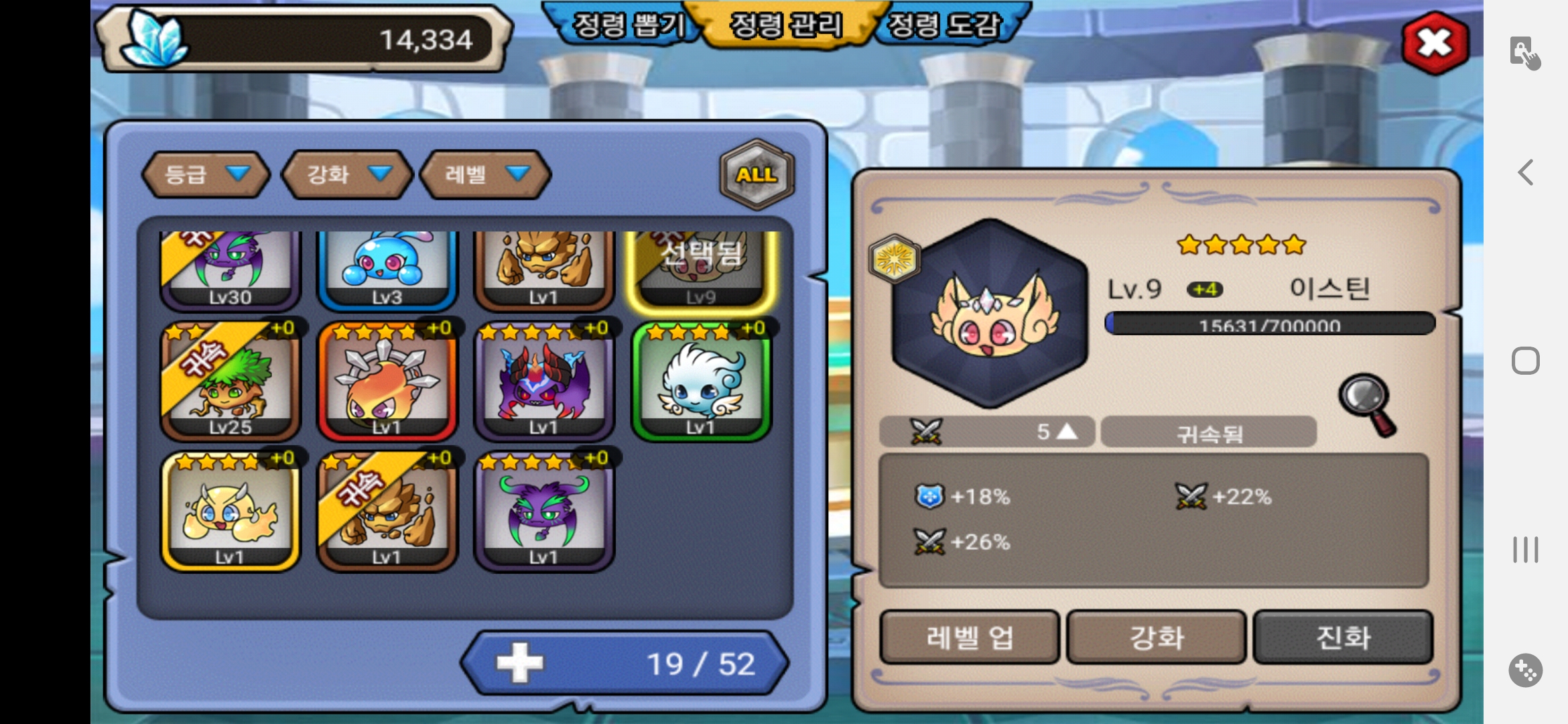Toggle the ALL filter hexagon button
The image size is (1568, 724).
pyautogui.click(x=757, y=174)
